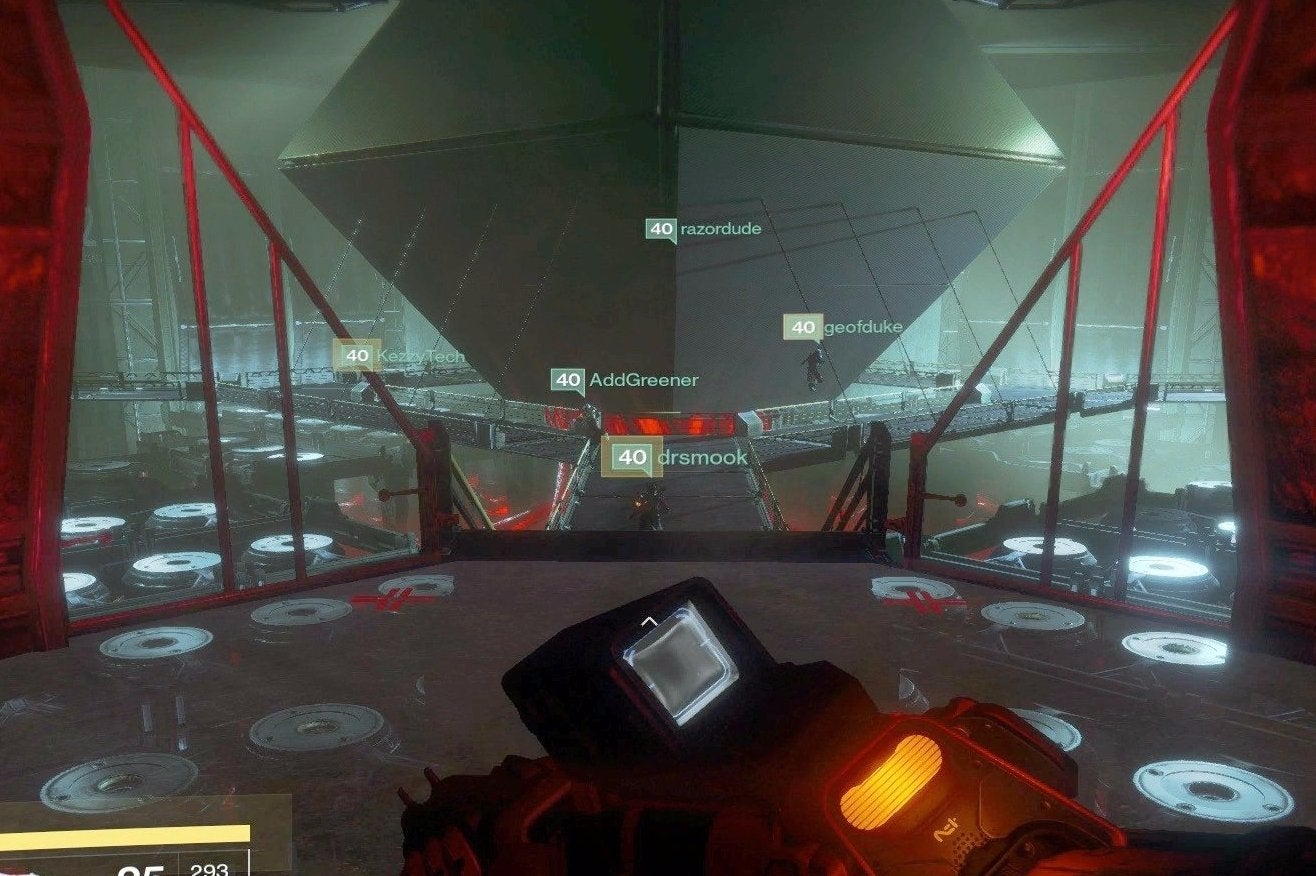Click the ammo reserve counter showing 293
The width and height of the screenshot is (1316, 876).
click(x=208, y=870)
